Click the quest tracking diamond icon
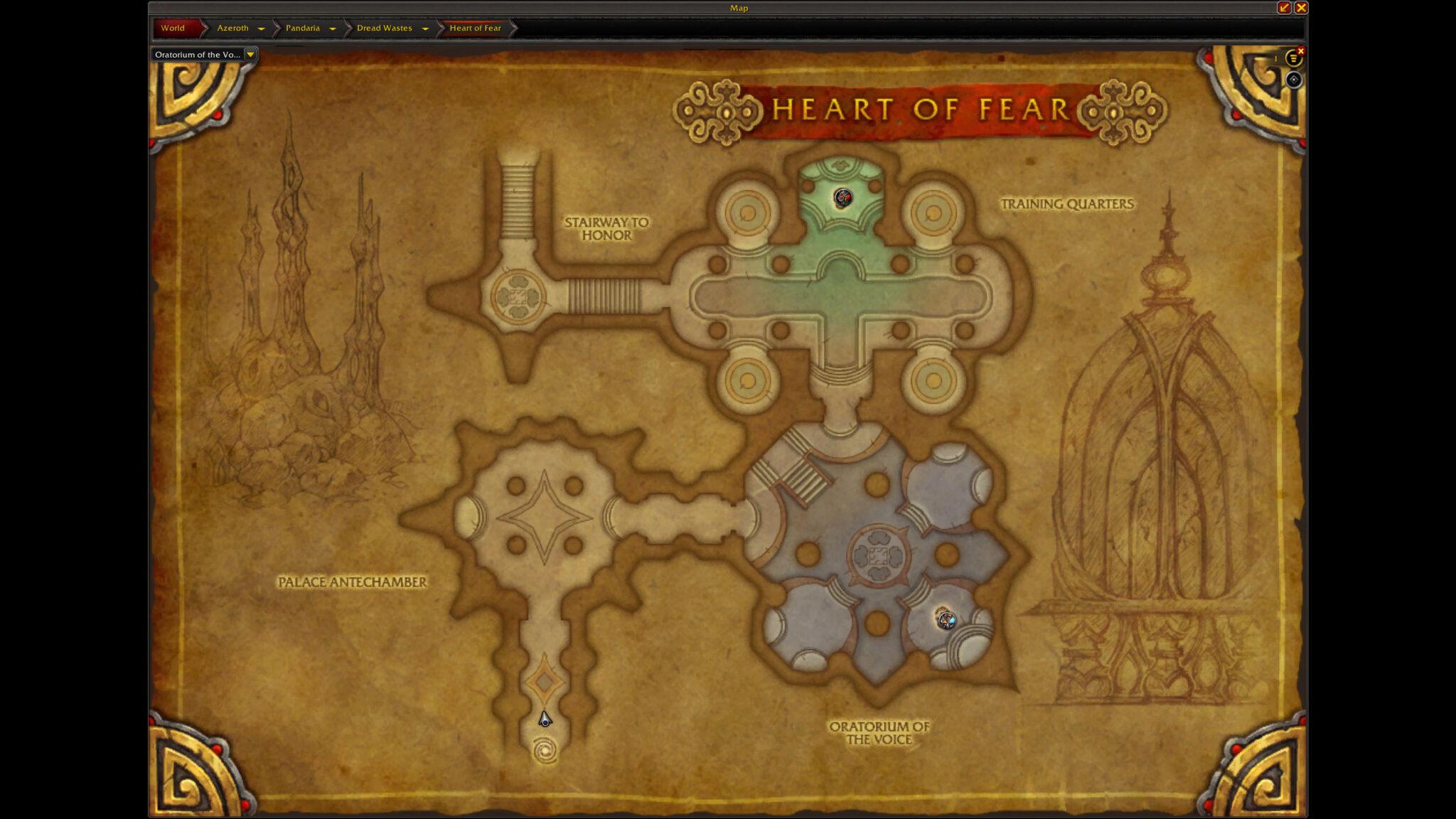Screen dimensions: 1456x819 (1294, 81)
